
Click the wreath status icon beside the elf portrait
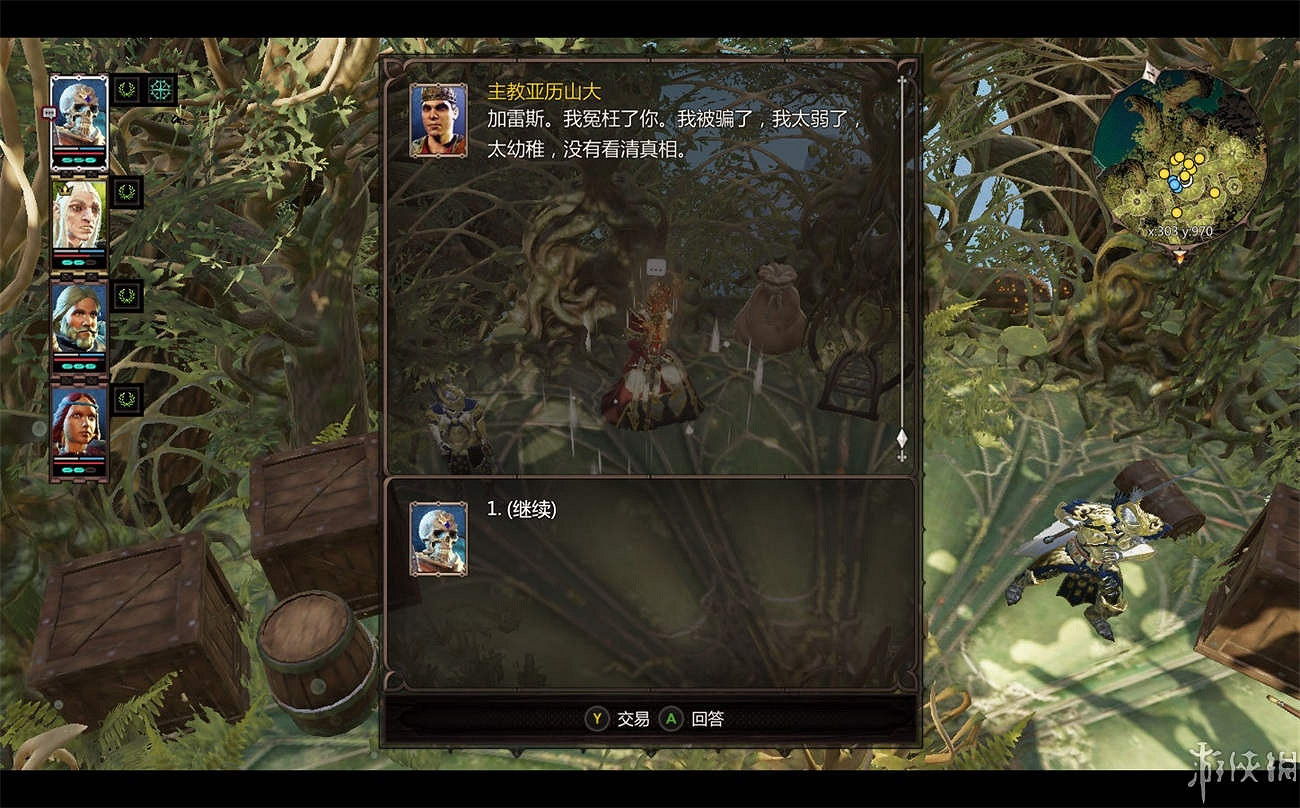tap(128, 190)
